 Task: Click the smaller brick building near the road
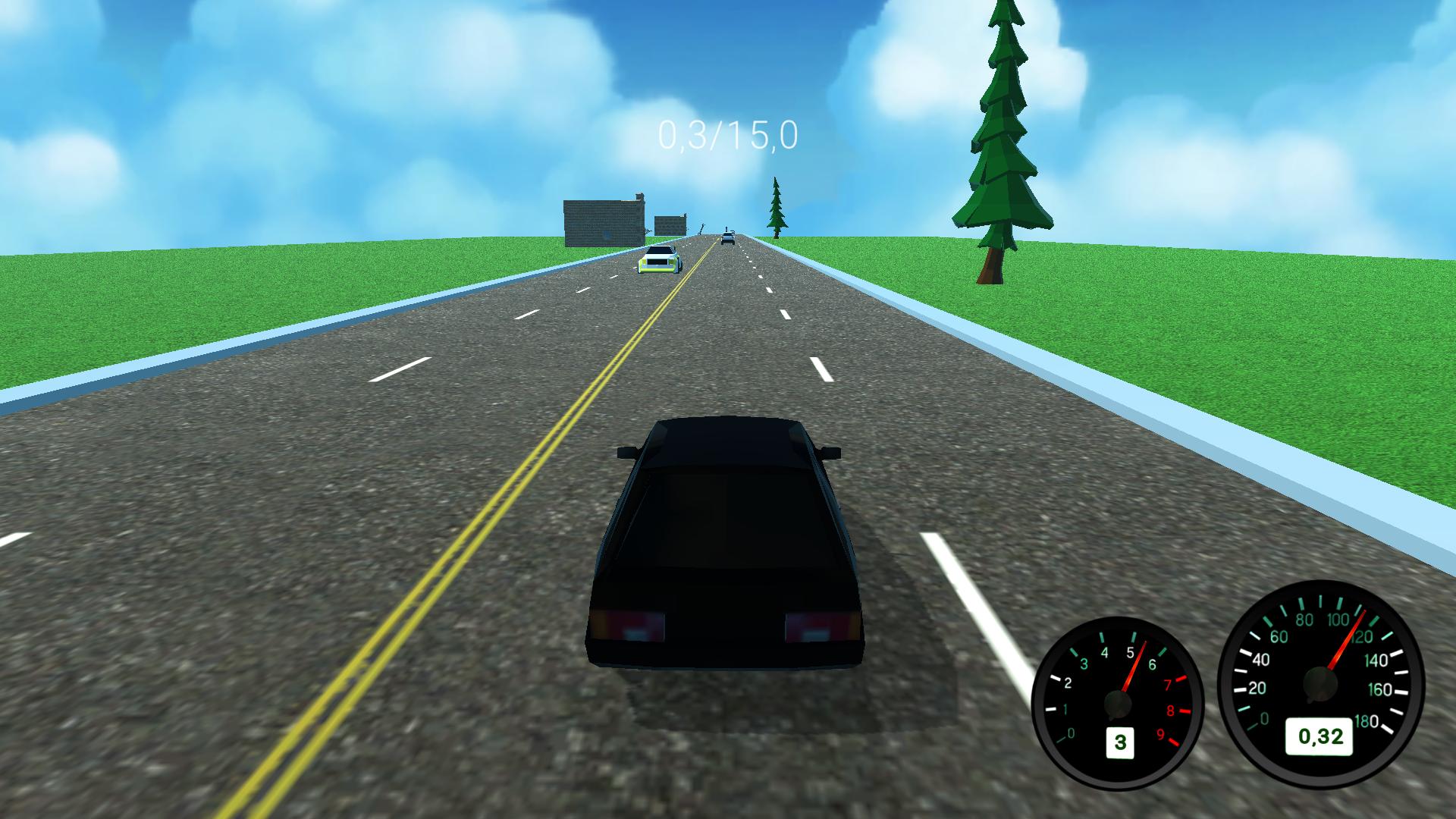coord(670,226)
